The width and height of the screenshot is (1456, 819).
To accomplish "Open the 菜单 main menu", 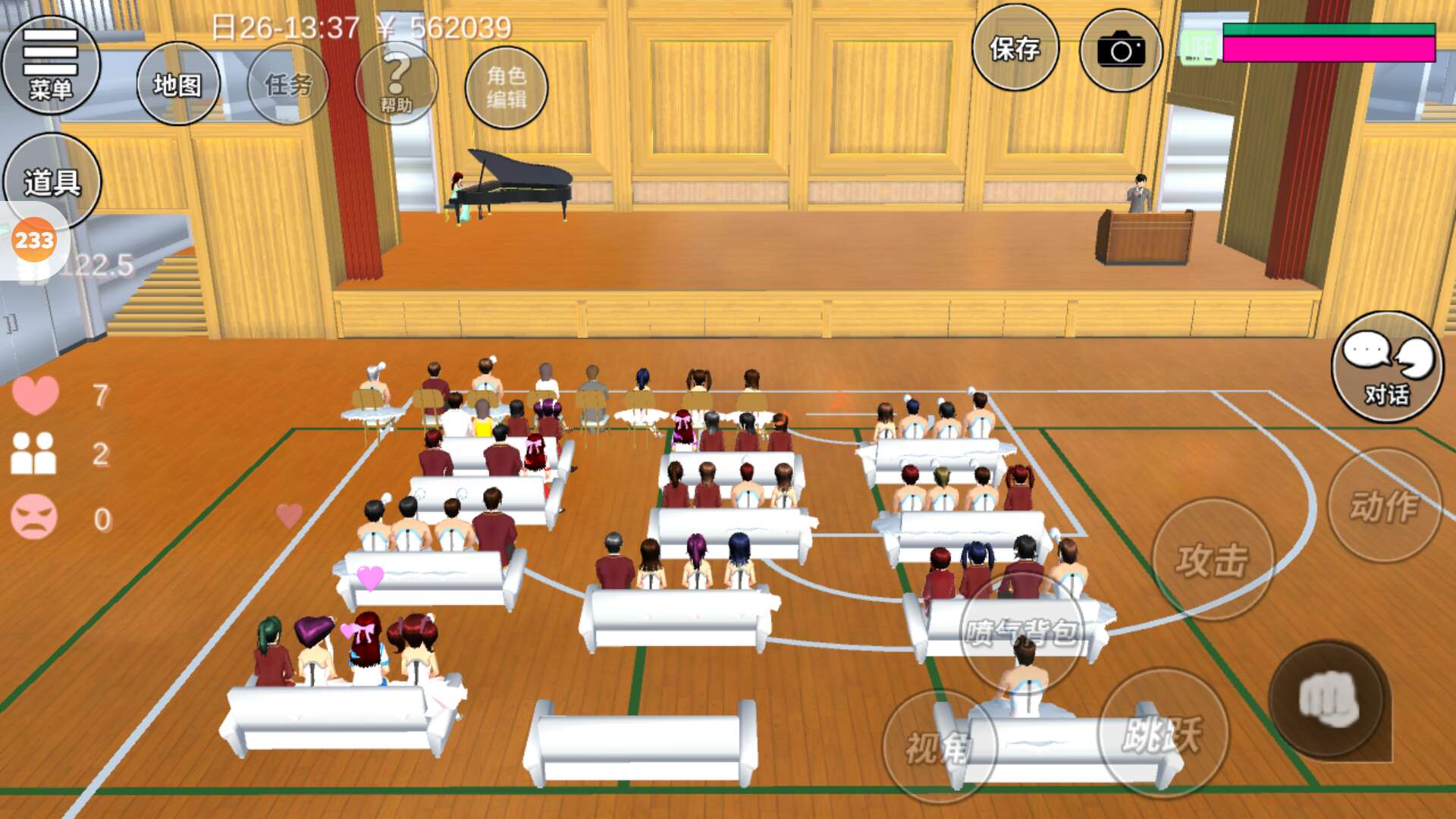I will tap(51, 64).
